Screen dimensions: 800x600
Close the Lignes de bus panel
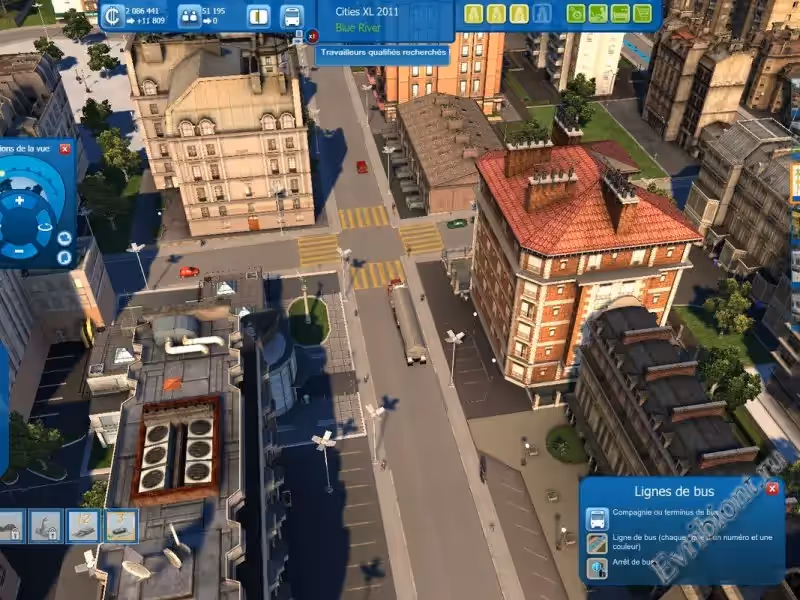tap(772, 489)
